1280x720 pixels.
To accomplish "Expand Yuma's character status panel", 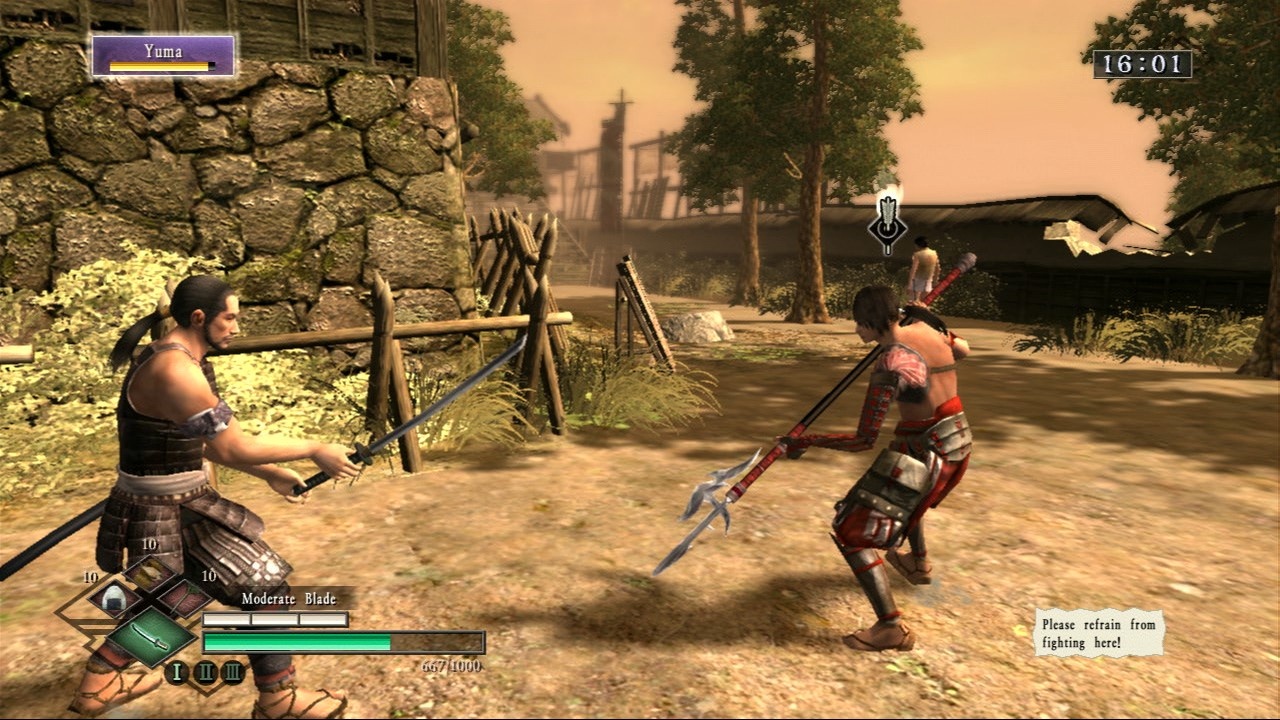I will coord(165,55).
